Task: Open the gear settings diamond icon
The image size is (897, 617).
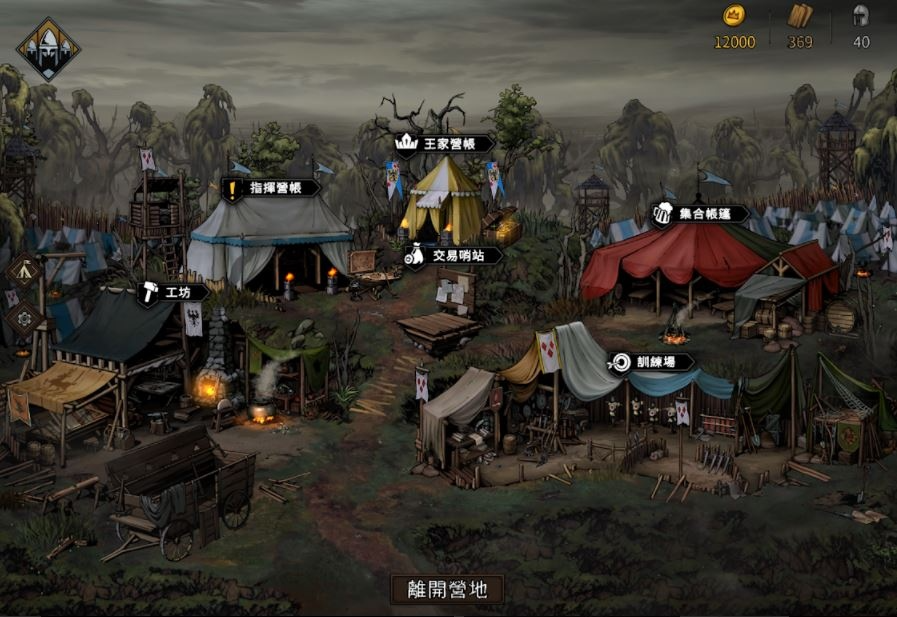Action: pos(22,319)
